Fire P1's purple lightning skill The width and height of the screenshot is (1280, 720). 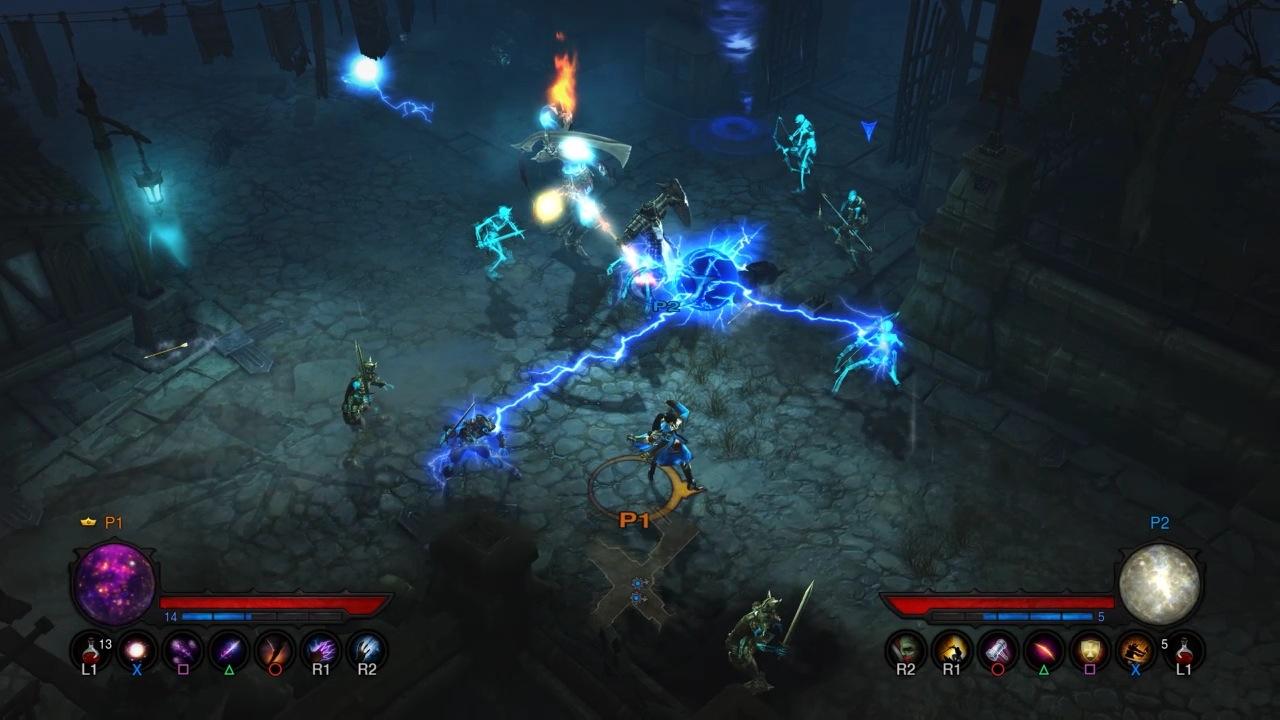point(321,650)
